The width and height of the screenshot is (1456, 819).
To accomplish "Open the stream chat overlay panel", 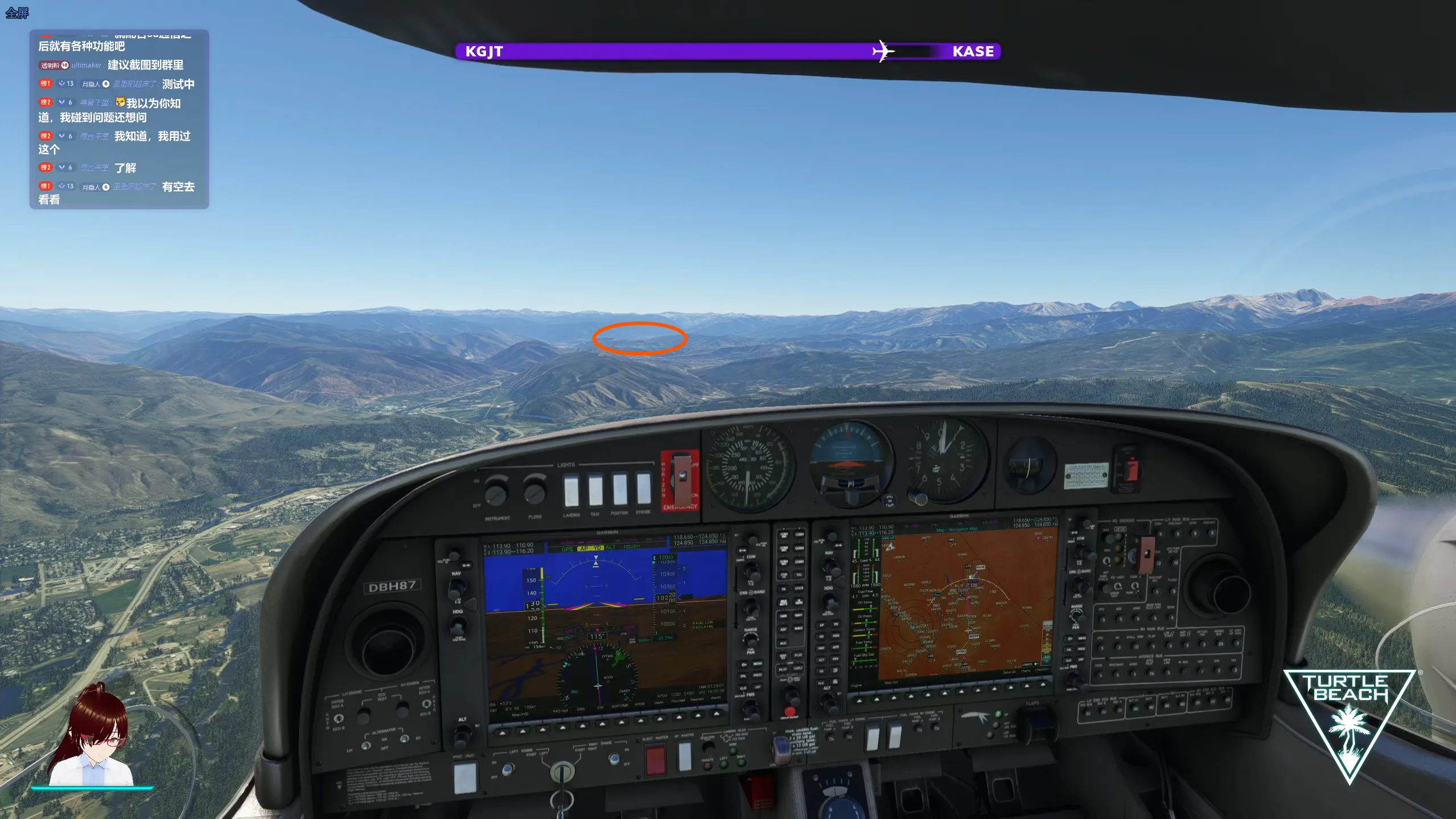I will click(119, 119).
